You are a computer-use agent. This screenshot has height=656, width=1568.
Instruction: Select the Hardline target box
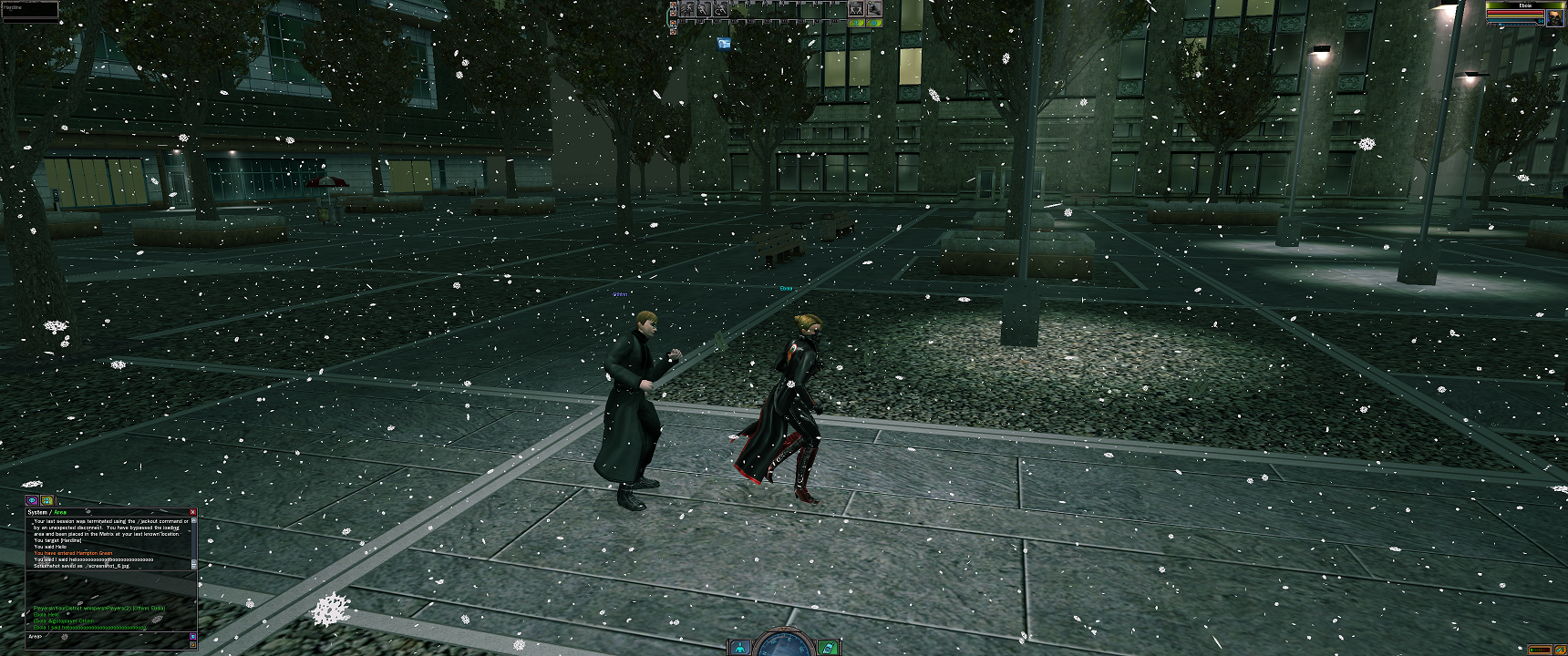30,10
